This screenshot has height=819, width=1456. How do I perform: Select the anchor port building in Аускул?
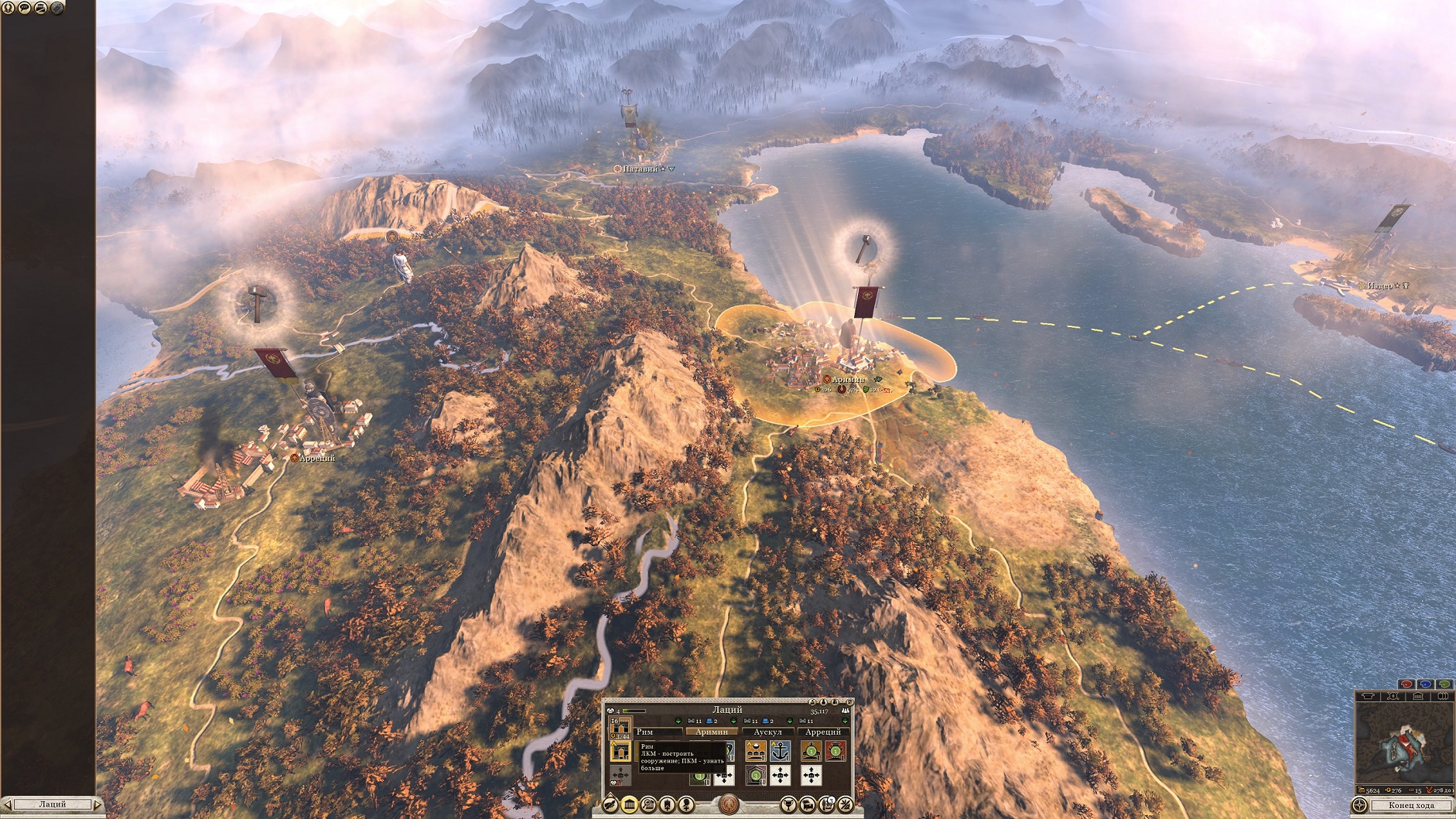(780, 751)
